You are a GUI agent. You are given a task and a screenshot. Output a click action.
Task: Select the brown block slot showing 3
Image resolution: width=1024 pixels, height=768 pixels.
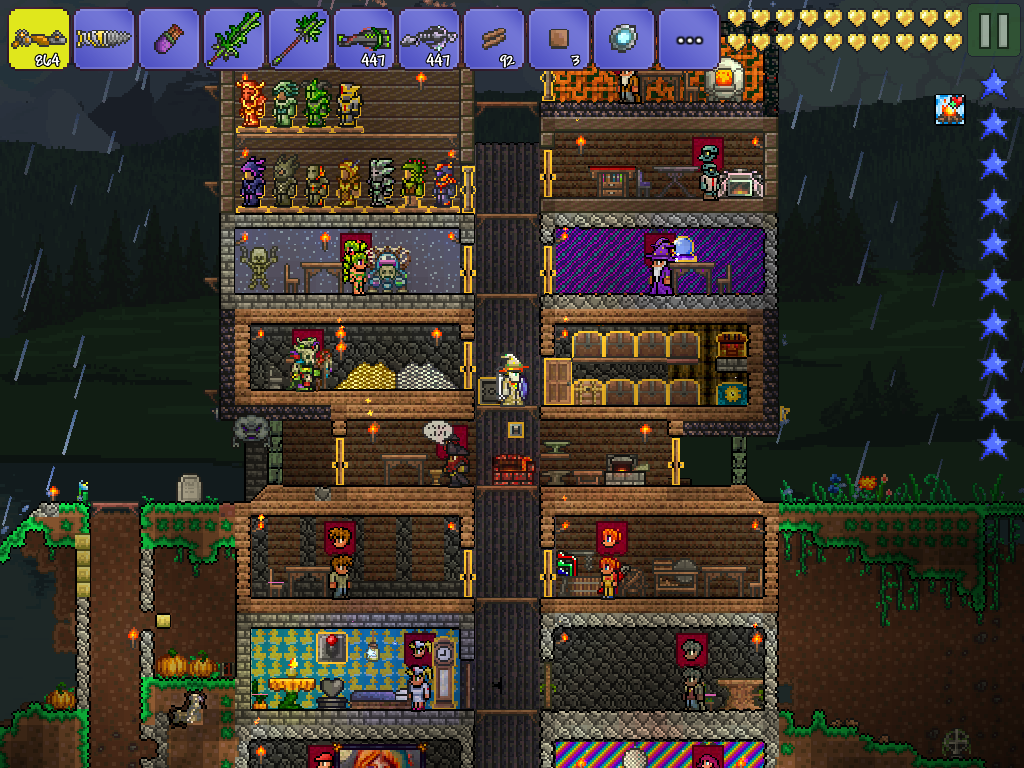coord(559,39)
